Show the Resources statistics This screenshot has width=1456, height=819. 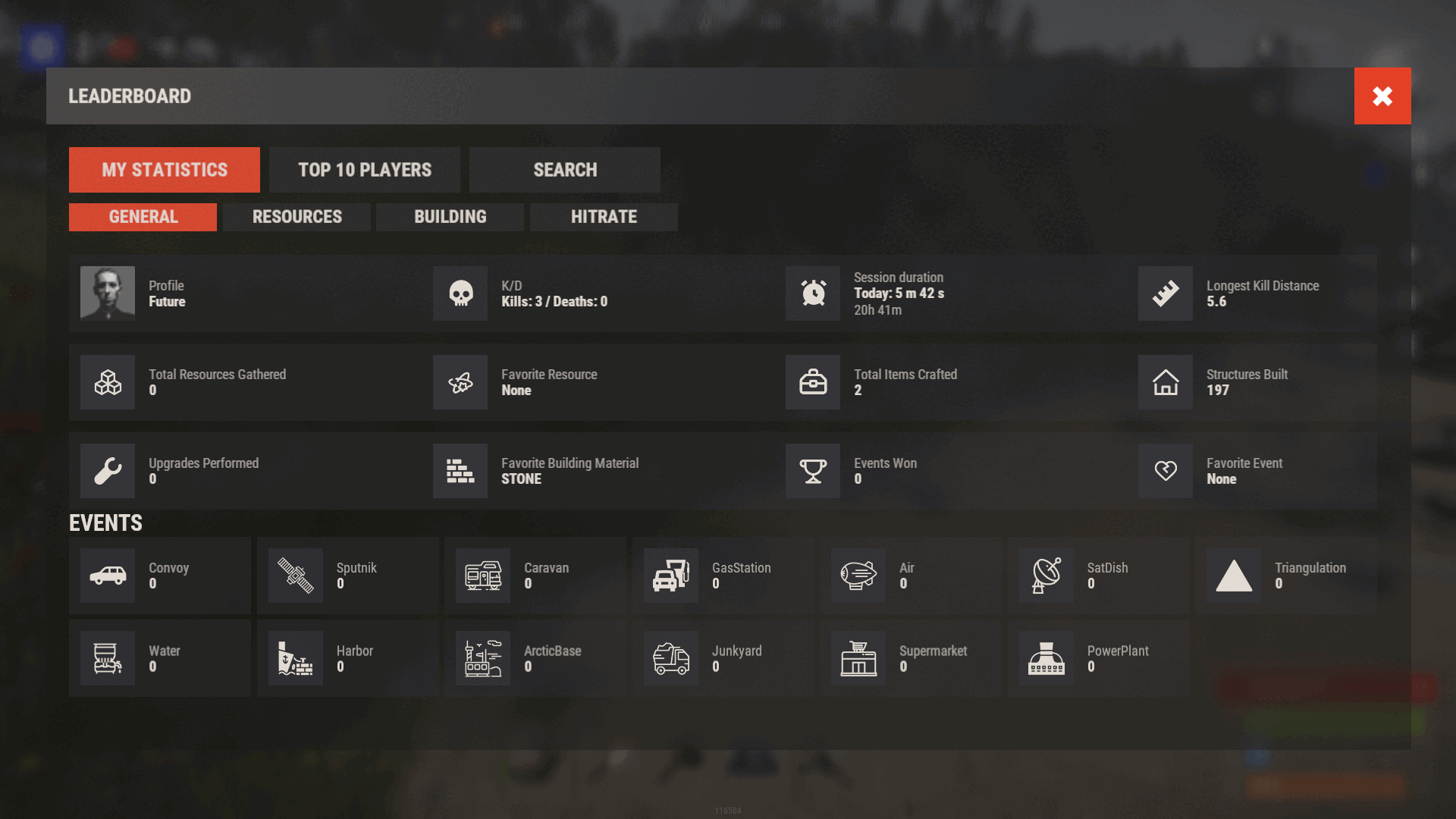pos(297,217)
